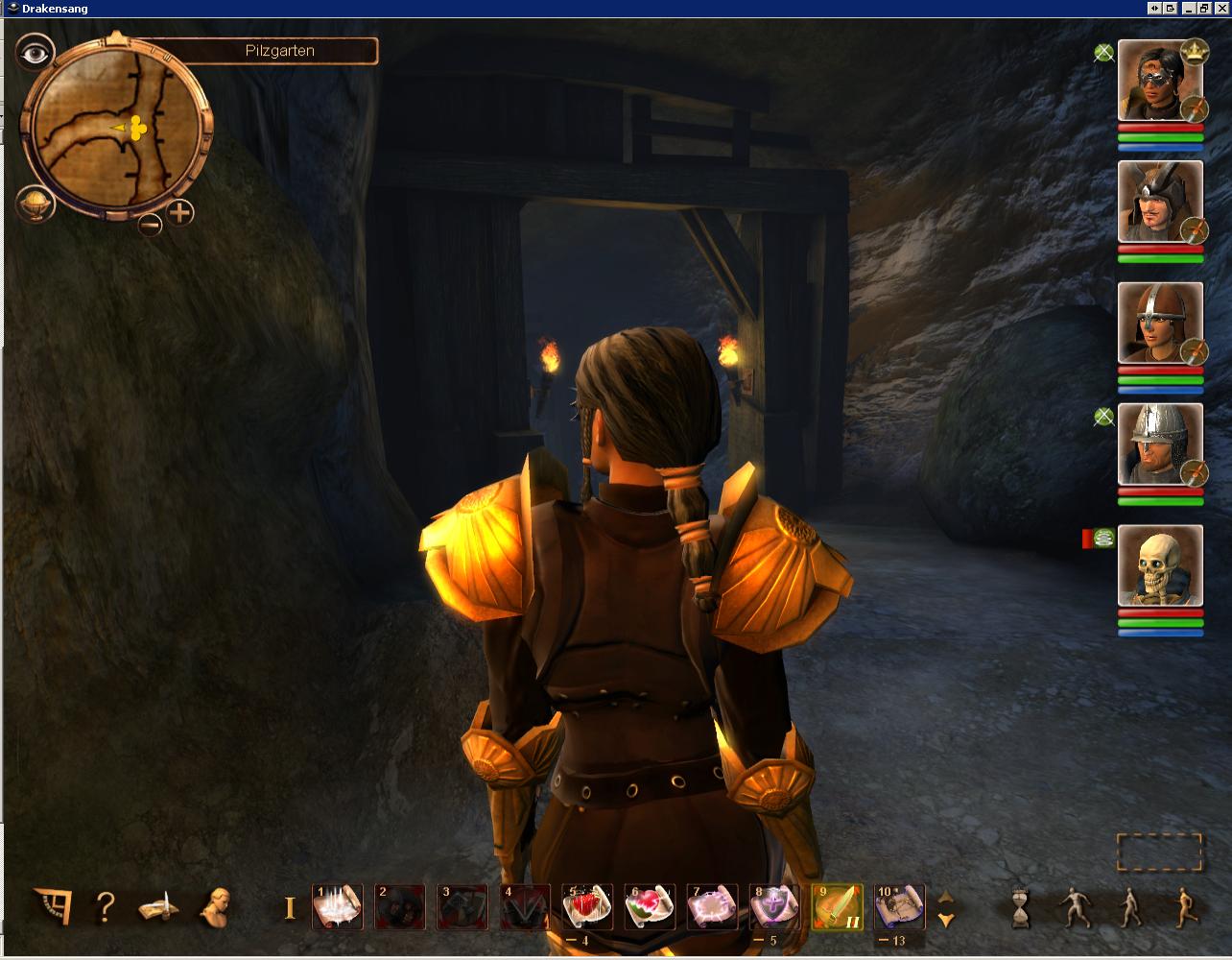Open the character bust icon

(217, 906)
